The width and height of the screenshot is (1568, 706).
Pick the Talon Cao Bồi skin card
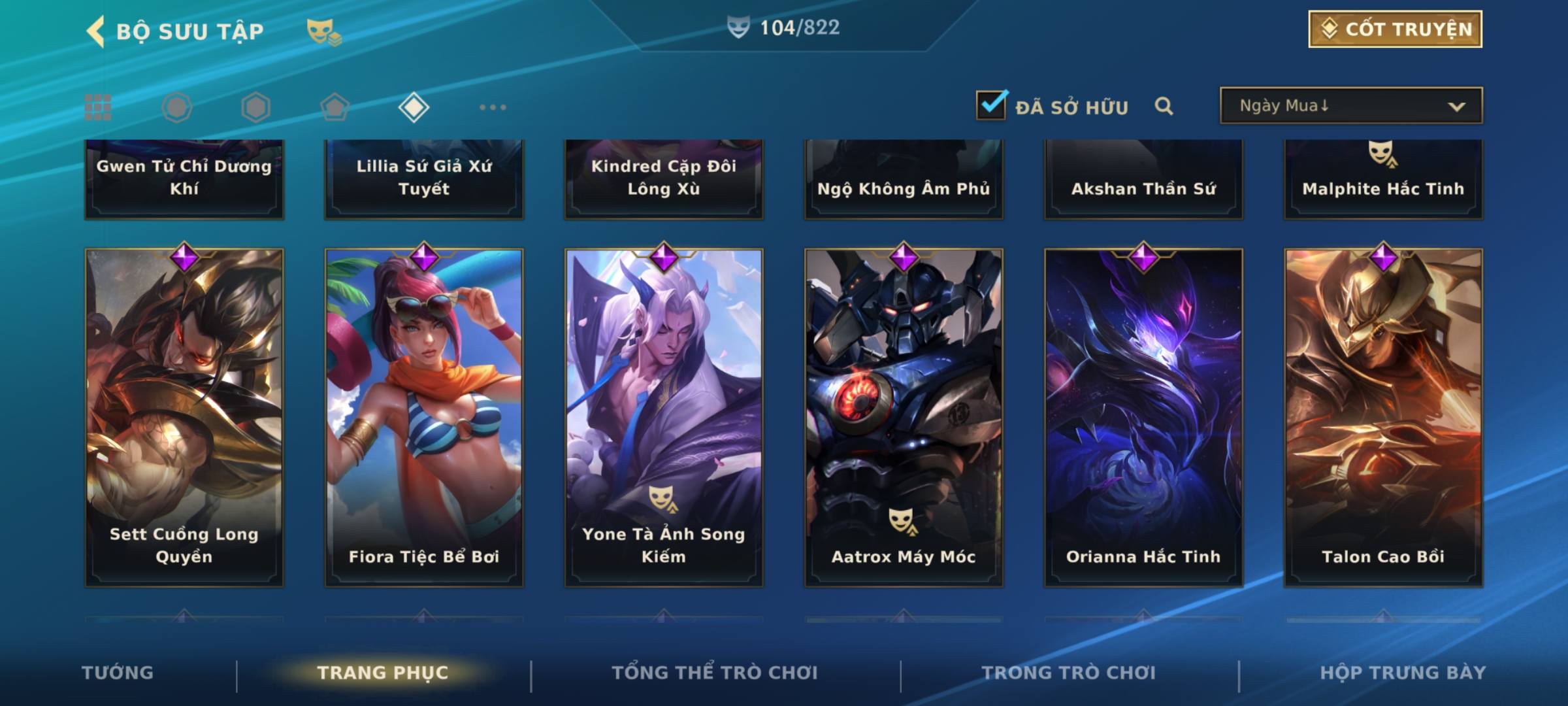[x=1383, y=417]
